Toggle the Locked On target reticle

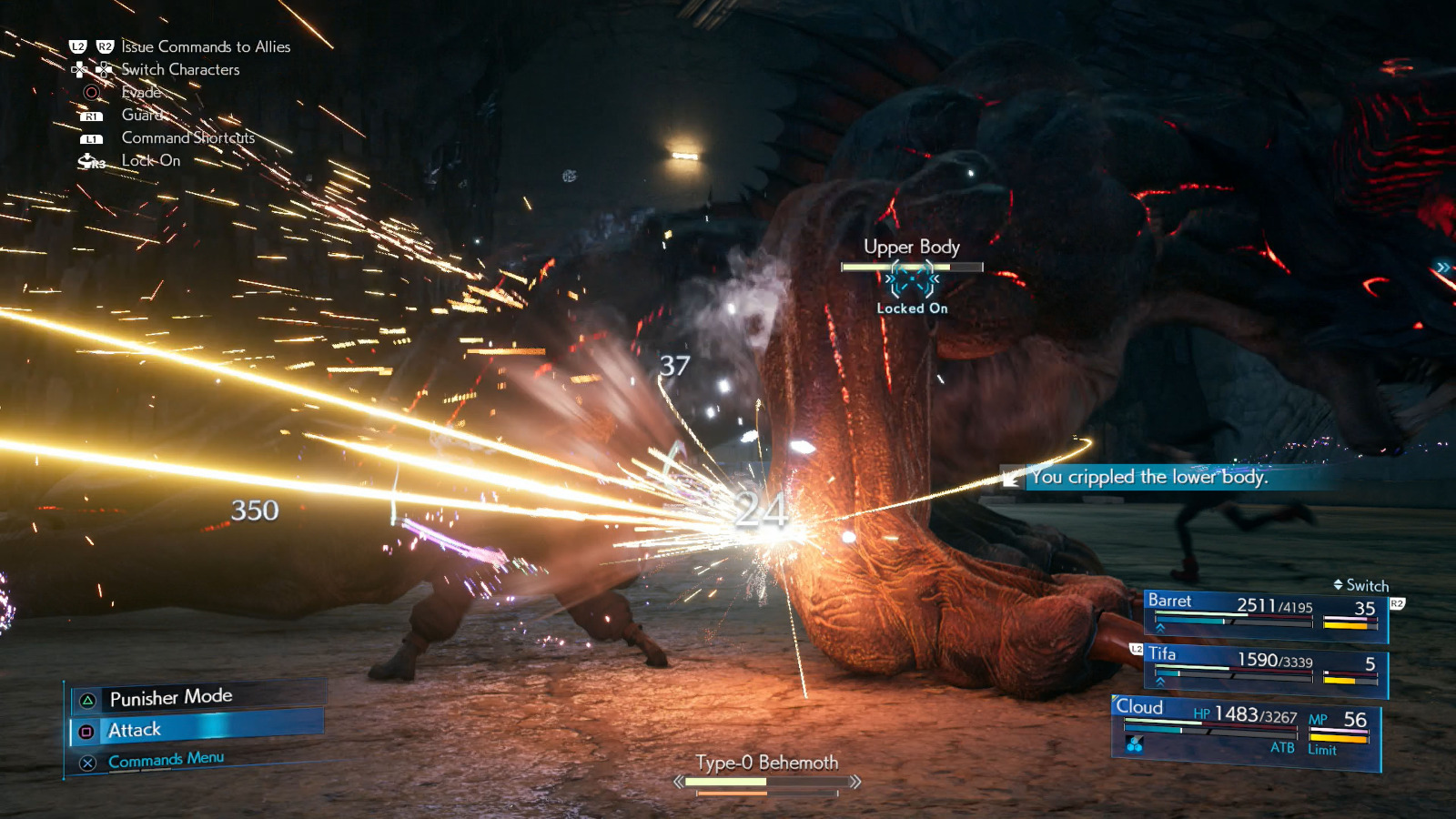pos(913,278)
